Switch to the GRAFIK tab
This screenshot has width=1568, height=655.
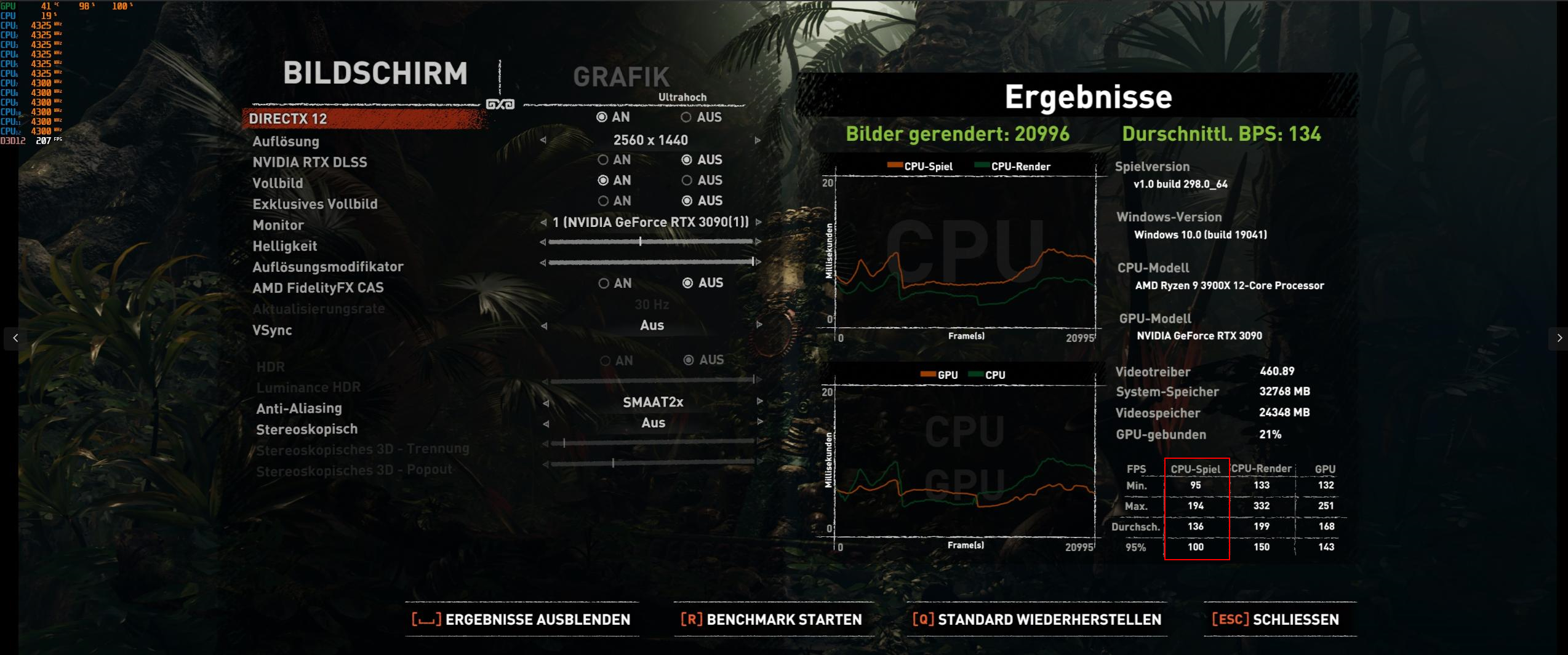coord(621,75)
